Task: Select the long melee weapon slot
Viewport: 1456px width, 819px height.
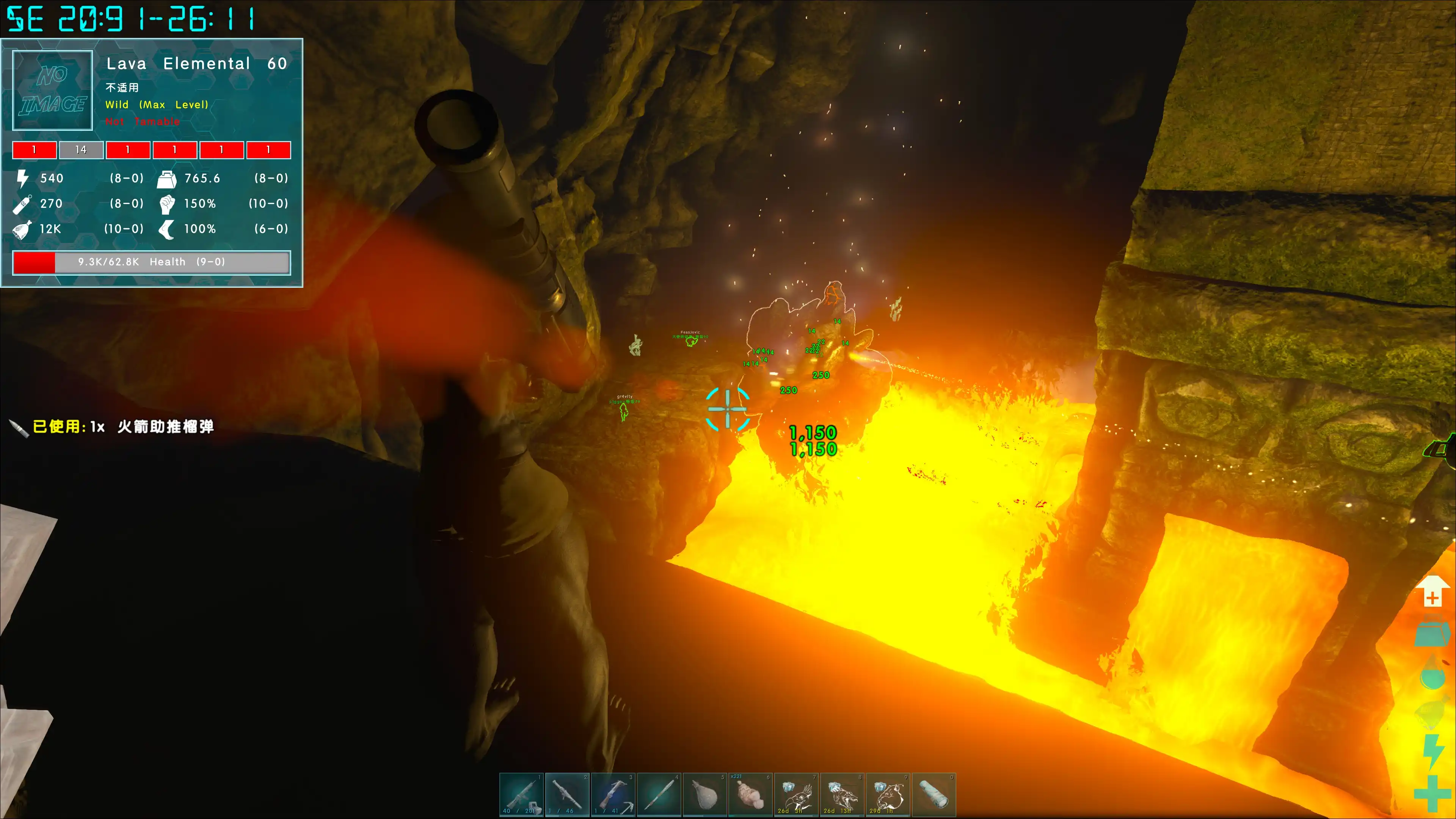Action: (x=659, y=794)
